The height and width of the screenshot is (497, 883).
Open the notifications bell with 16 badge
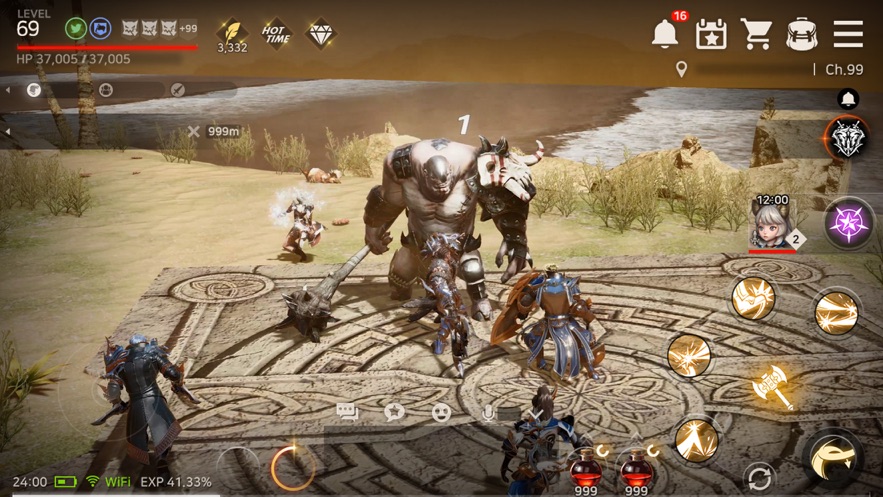point(664,33)
